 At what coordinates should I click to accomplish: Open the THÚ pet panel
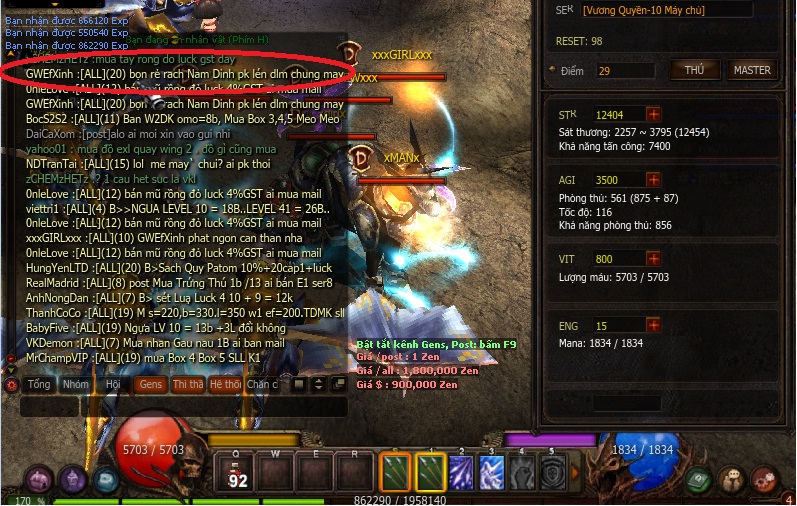[694, 70]
